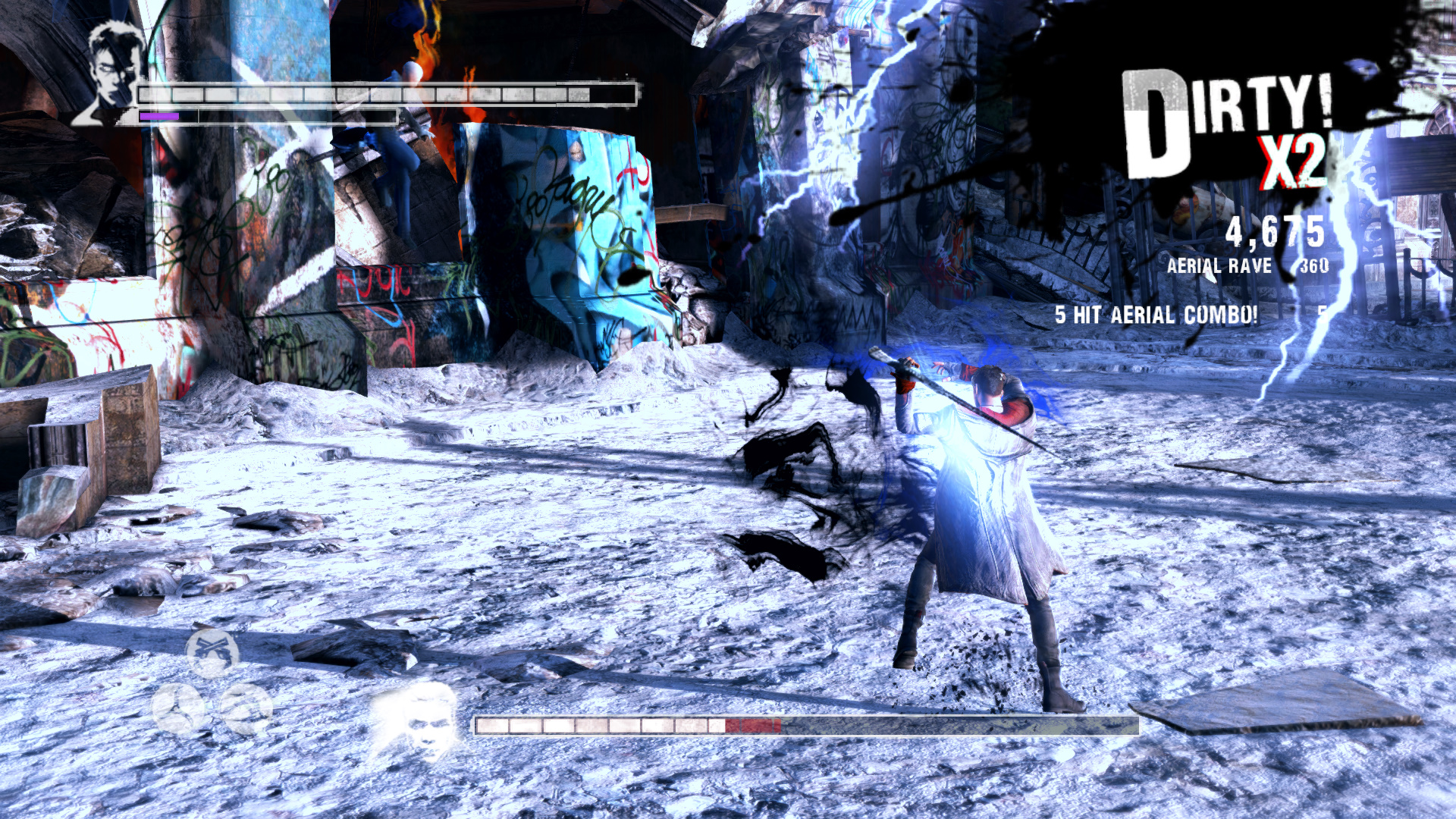Choose the curved-blade weapon icon

click(x=246, y=708)
